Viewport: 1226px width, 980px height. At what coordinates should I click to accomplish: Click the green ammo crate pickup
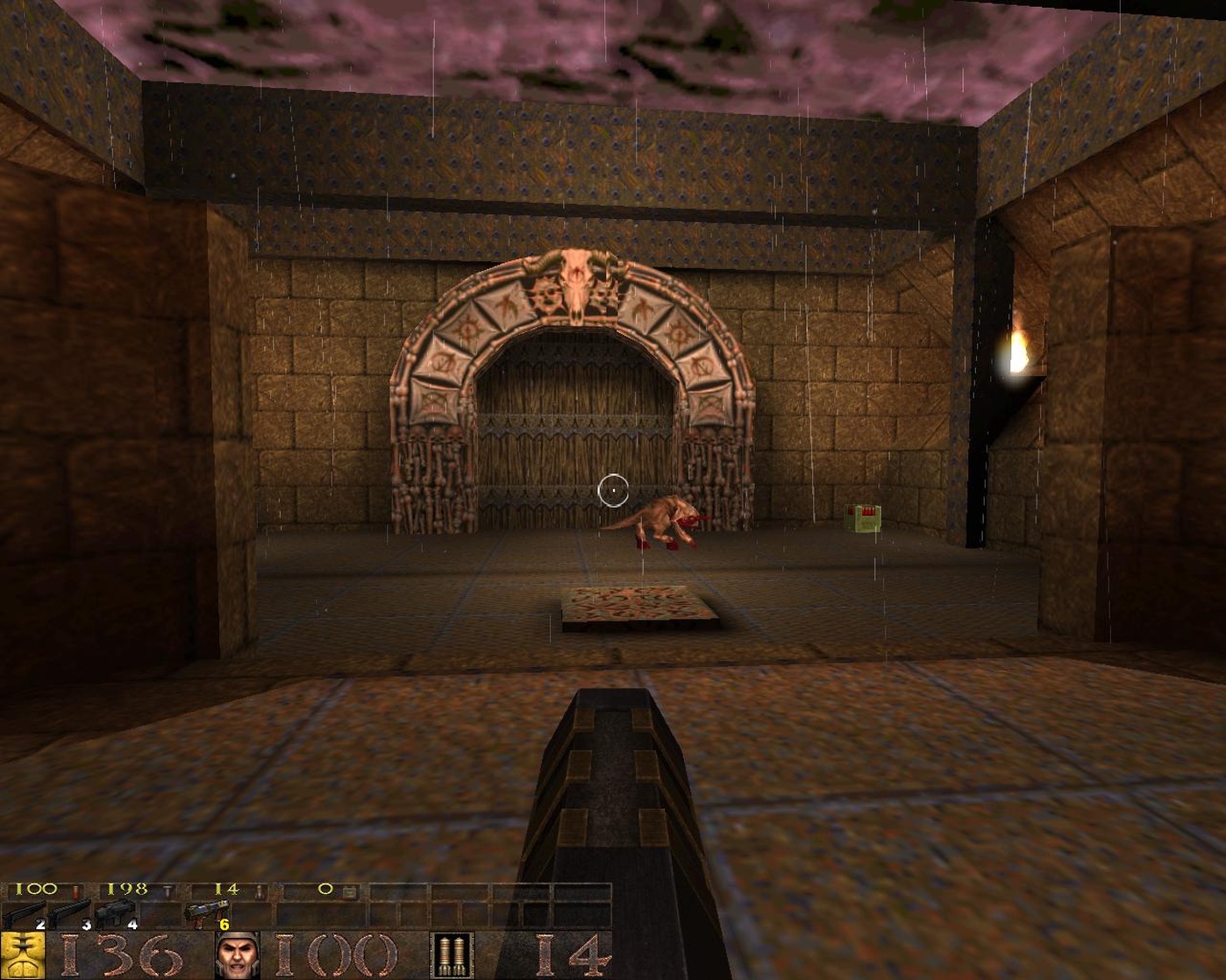point(862,519)
